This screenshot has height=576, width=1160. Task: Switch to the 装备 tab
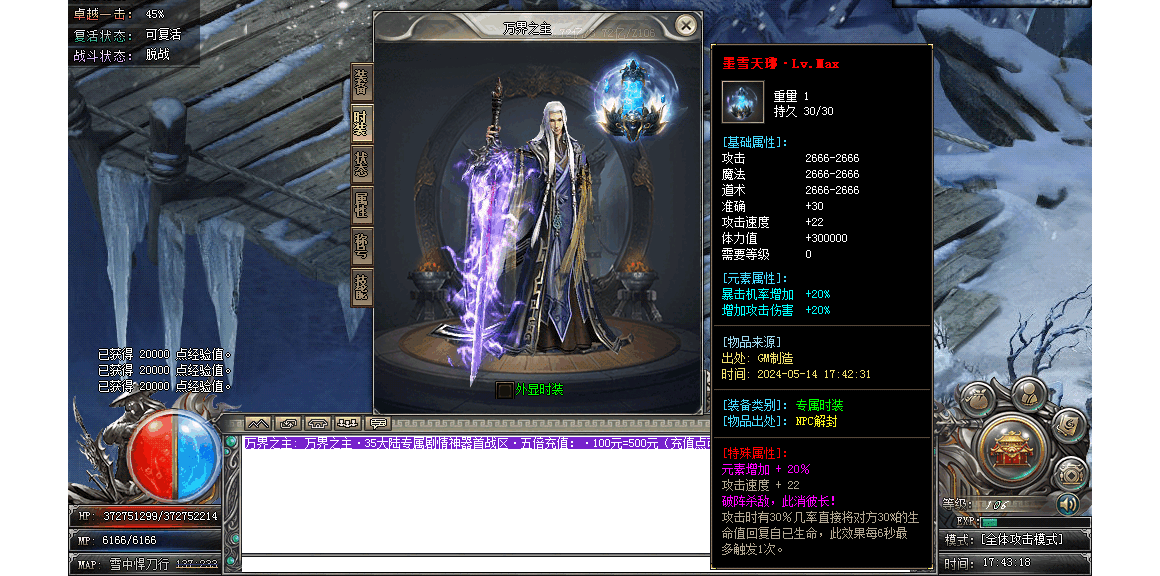(x=361, y=83)
